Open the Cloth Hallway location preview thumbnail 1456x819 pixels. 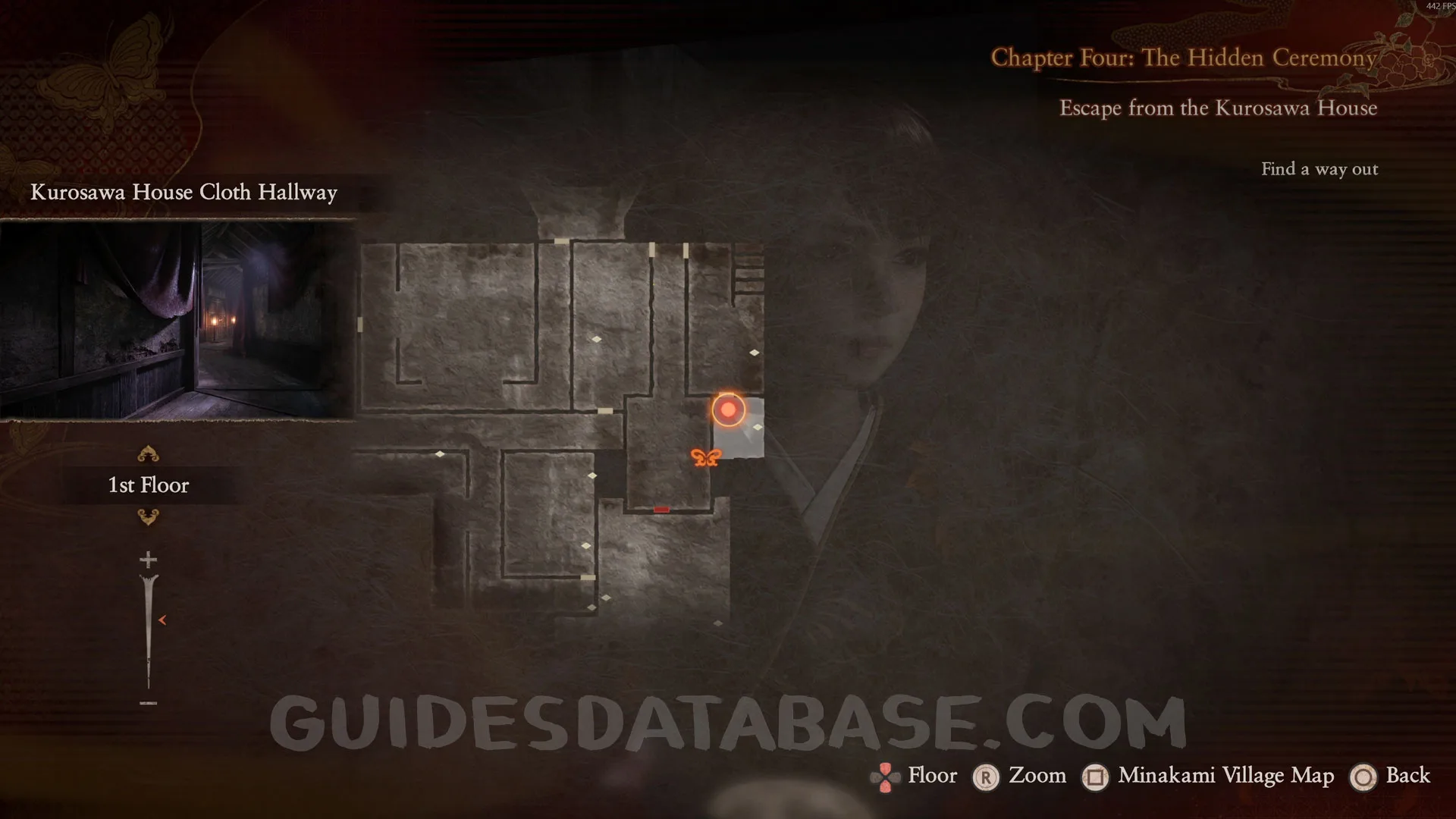(x=177, y=319)
